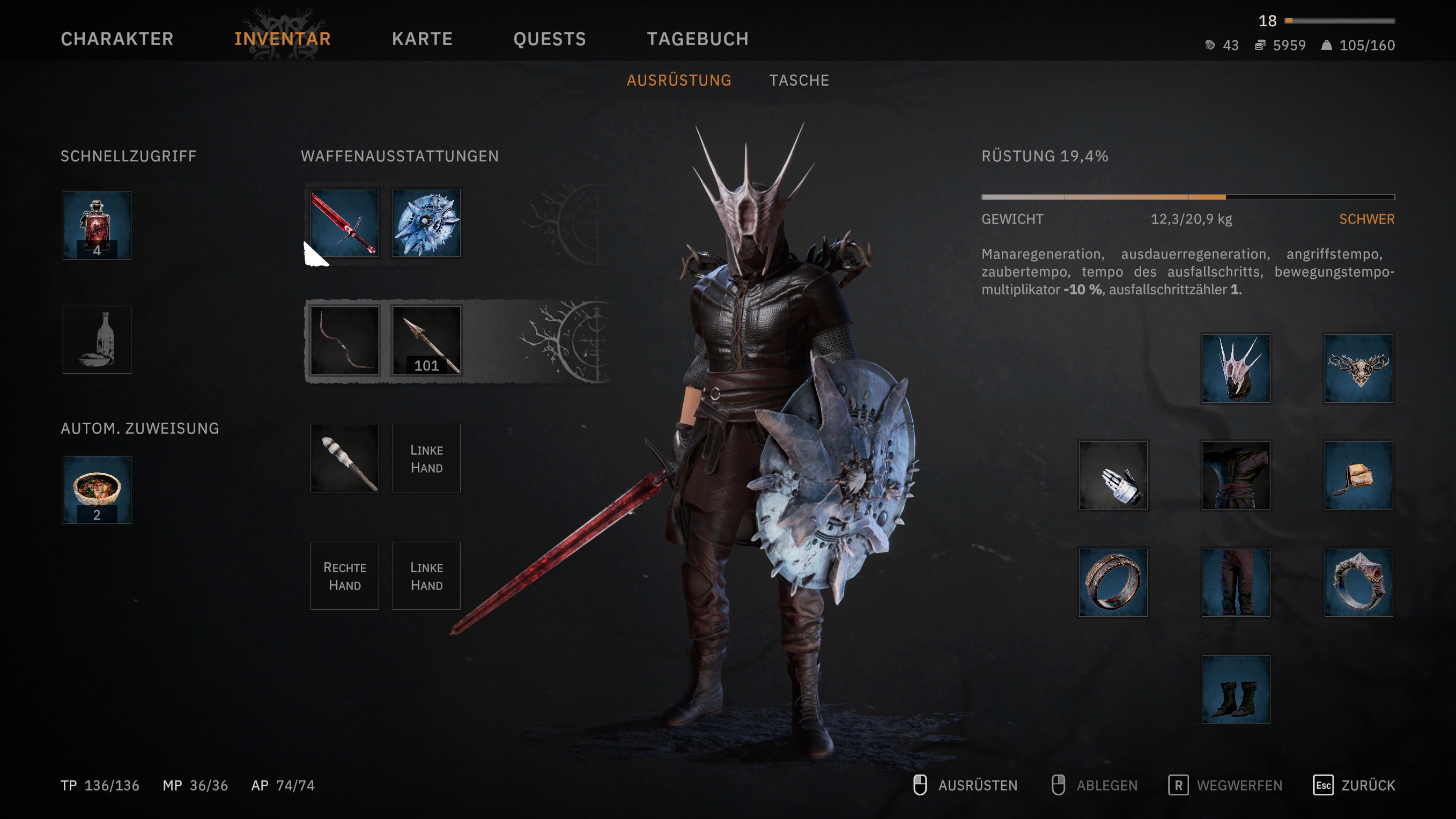Viewport: 1456px width, 819px height.
Task: Select the red health potion quick slot
Action: [x=97, y=225]
